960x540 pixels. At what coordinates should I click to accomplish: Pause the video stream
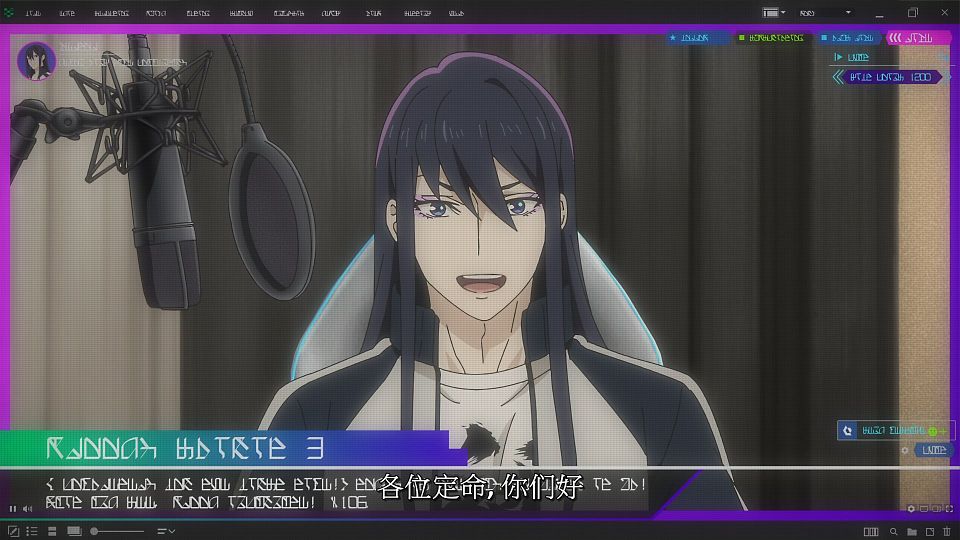13,509
